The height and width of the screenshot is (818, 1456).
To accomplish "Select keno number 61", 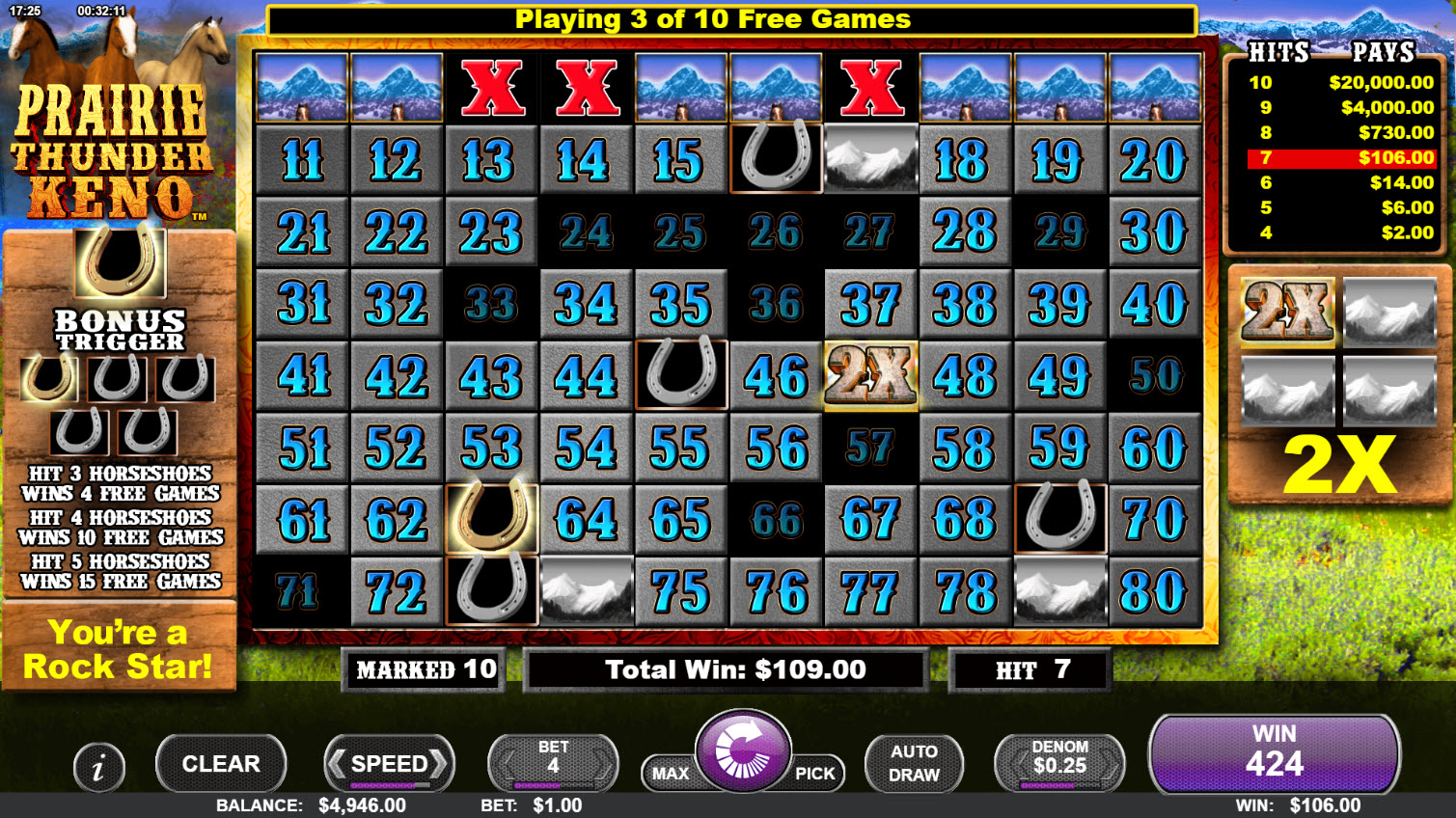I will [302, 521].
